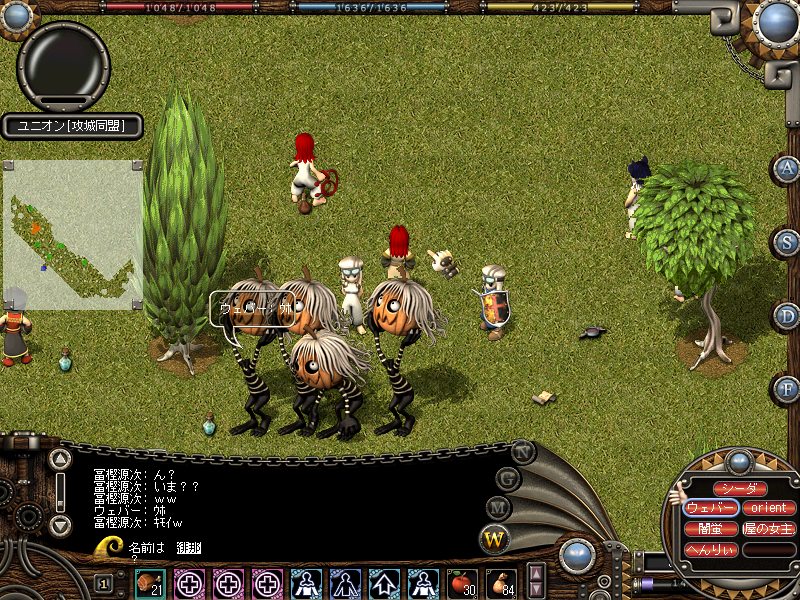Click the round F shortcut button
This screenshot has width=800, height=600.
click(x=787, y=388)
